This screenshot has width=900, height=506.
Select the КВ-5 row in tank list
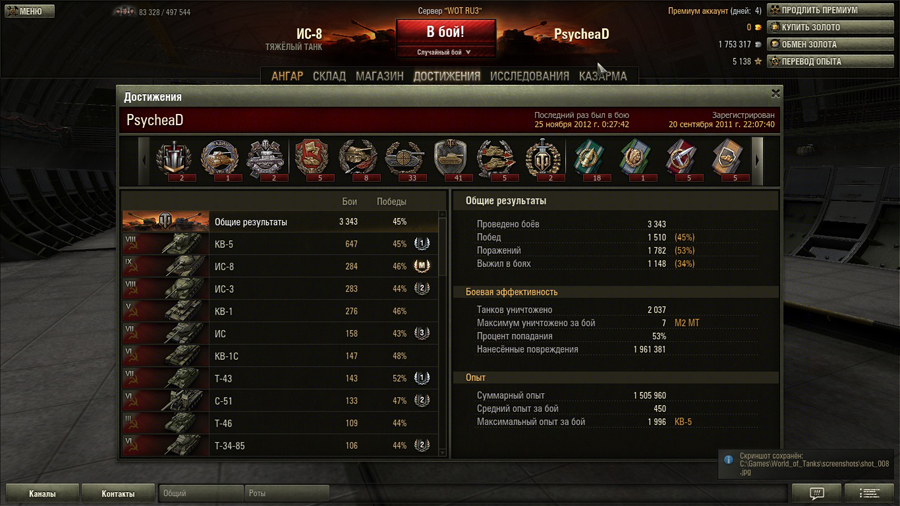pos(280,244)
